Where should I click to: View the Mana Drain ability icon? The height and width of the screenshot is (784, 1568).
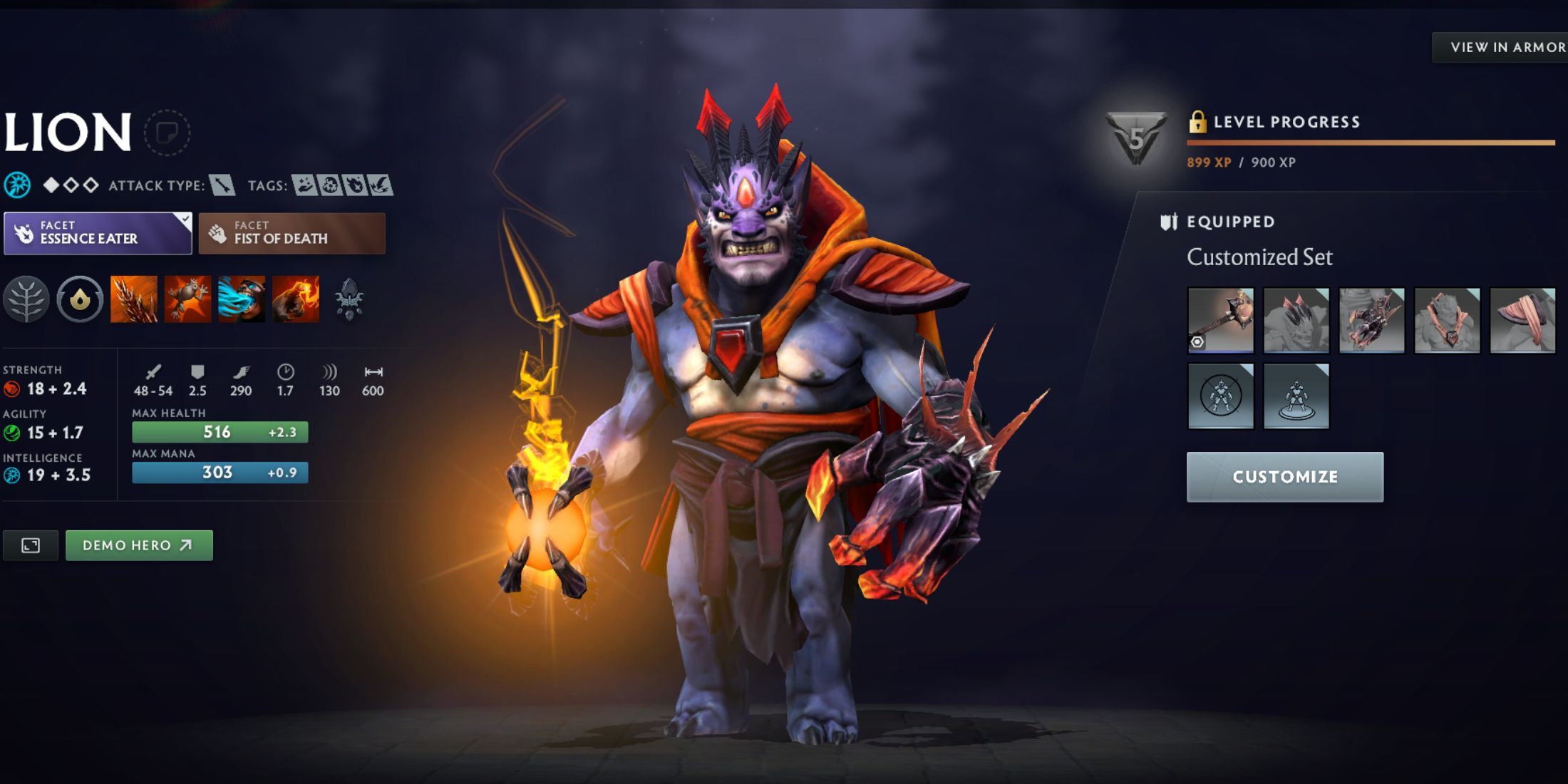point(242,299)
